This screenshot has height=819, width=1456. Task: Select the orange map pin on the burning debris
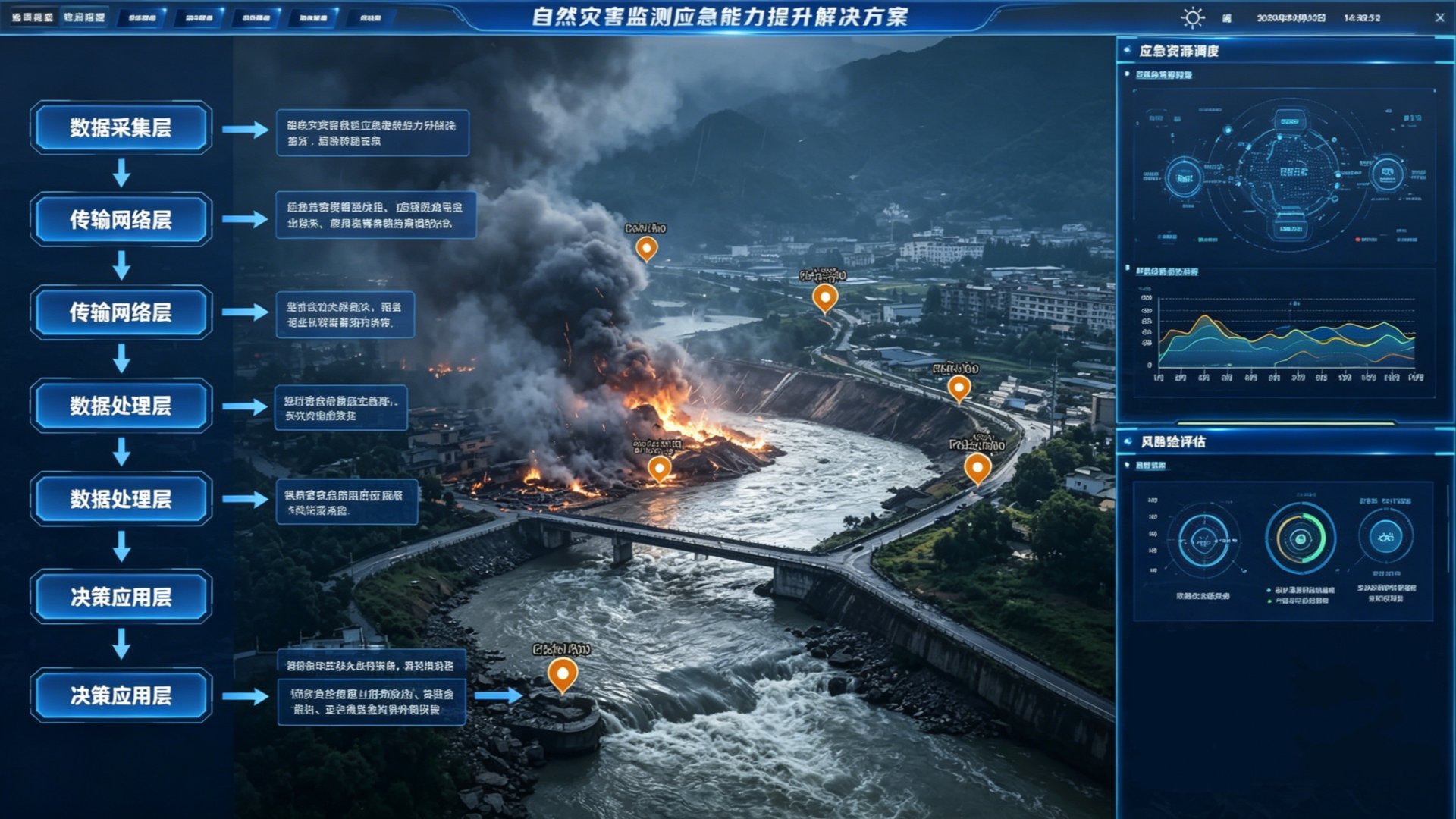659,468
